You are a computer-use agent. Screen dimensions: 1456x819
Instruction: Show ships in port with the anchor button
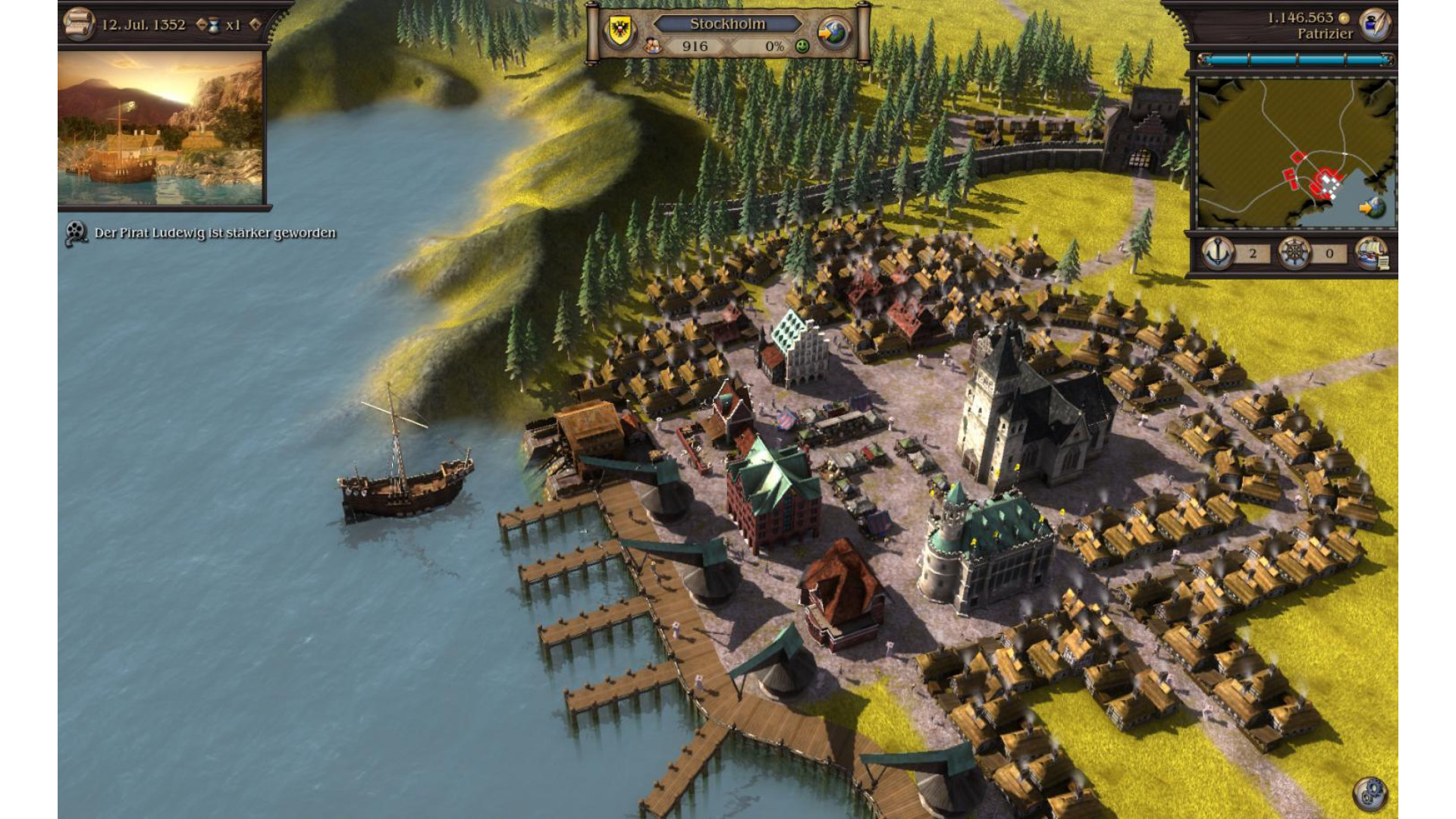pos(1218,253)
